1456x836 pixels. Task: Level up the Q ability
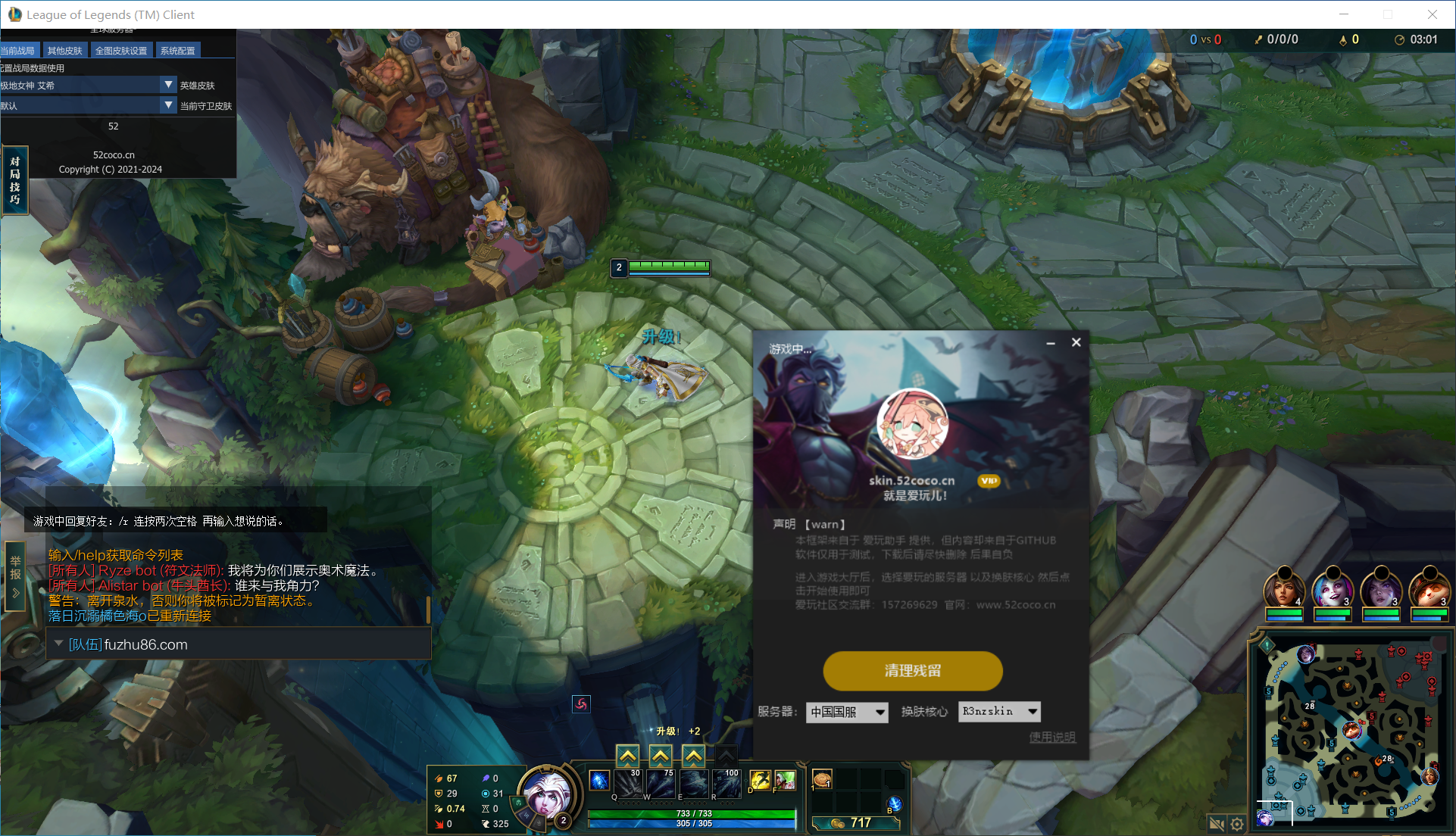[x=627, y=755]
